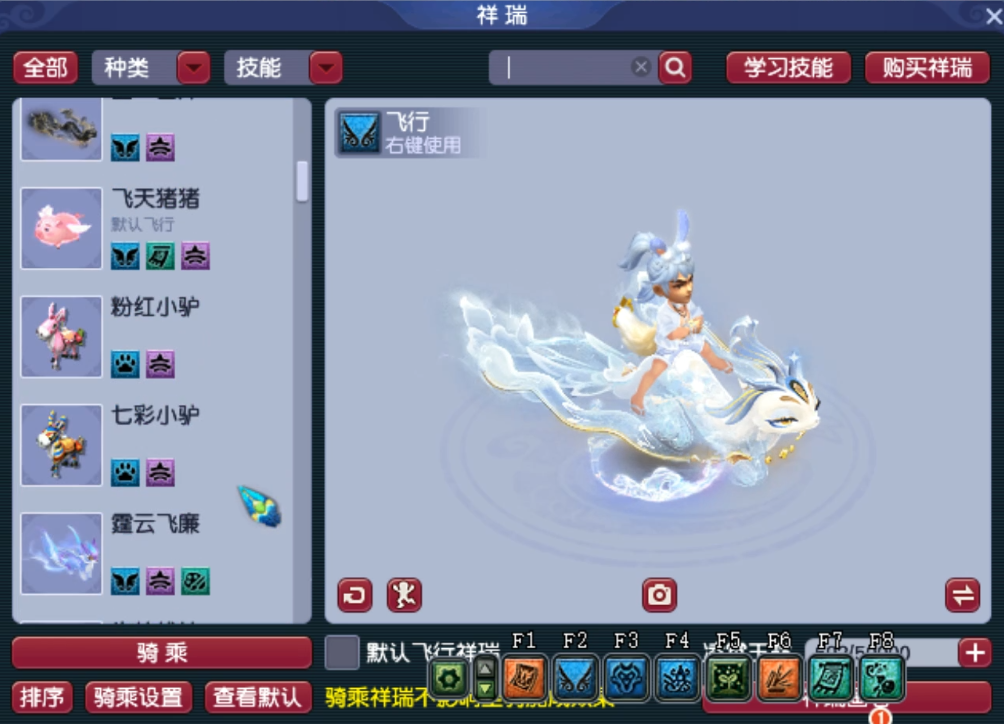Toggle the 默认飞行祥瑞 checkbox
The width and height of the screenshot is (1004, 724).
tap(342, 653)
